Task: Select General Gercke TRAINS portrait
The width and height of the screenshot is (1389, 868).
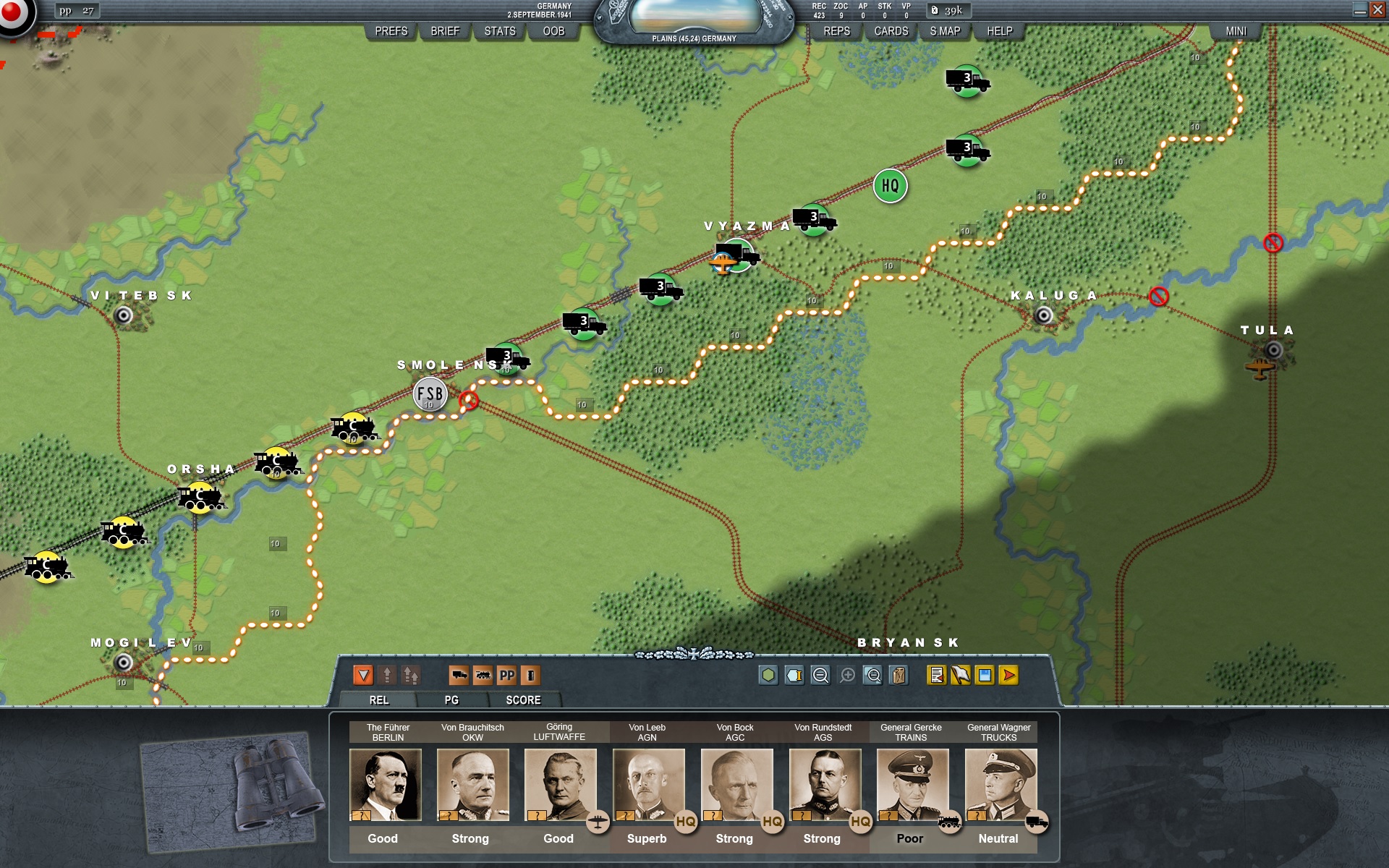Action: click(912, 785)
